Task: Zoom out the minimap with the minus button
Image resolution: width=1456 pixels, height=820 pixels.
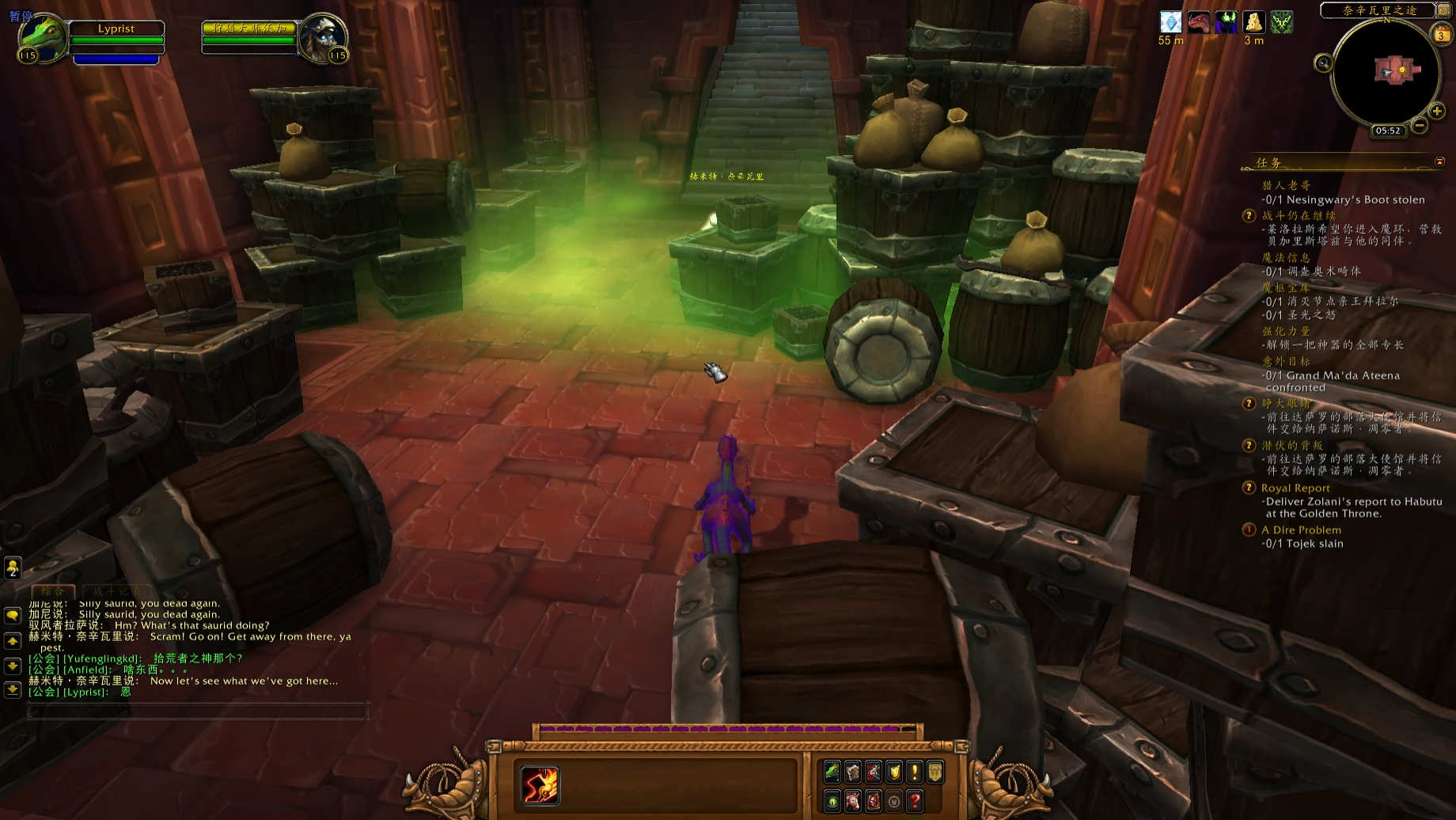Action: point(1420,125)
